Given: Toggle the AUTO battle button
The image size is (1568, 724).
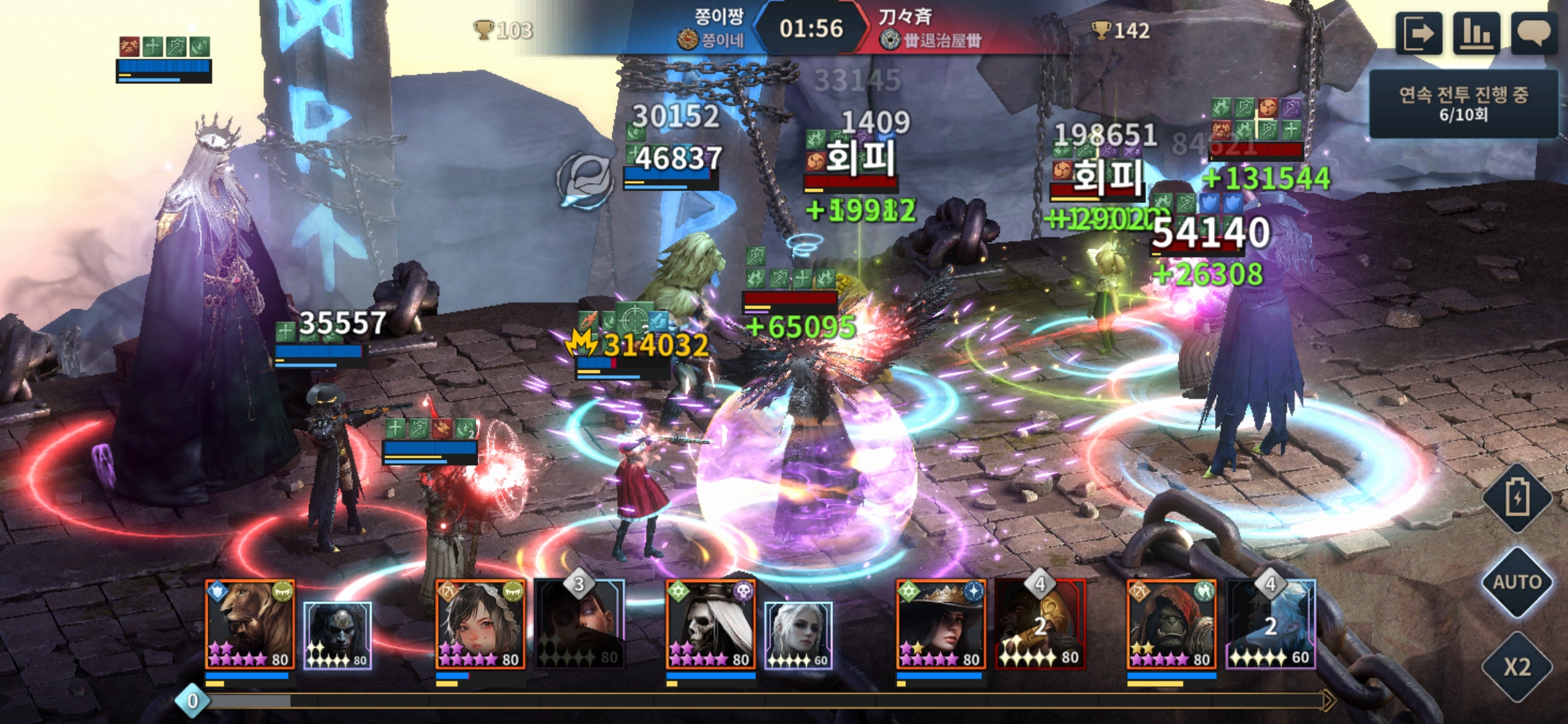Looking at the screenshot, I should 1517,582.
